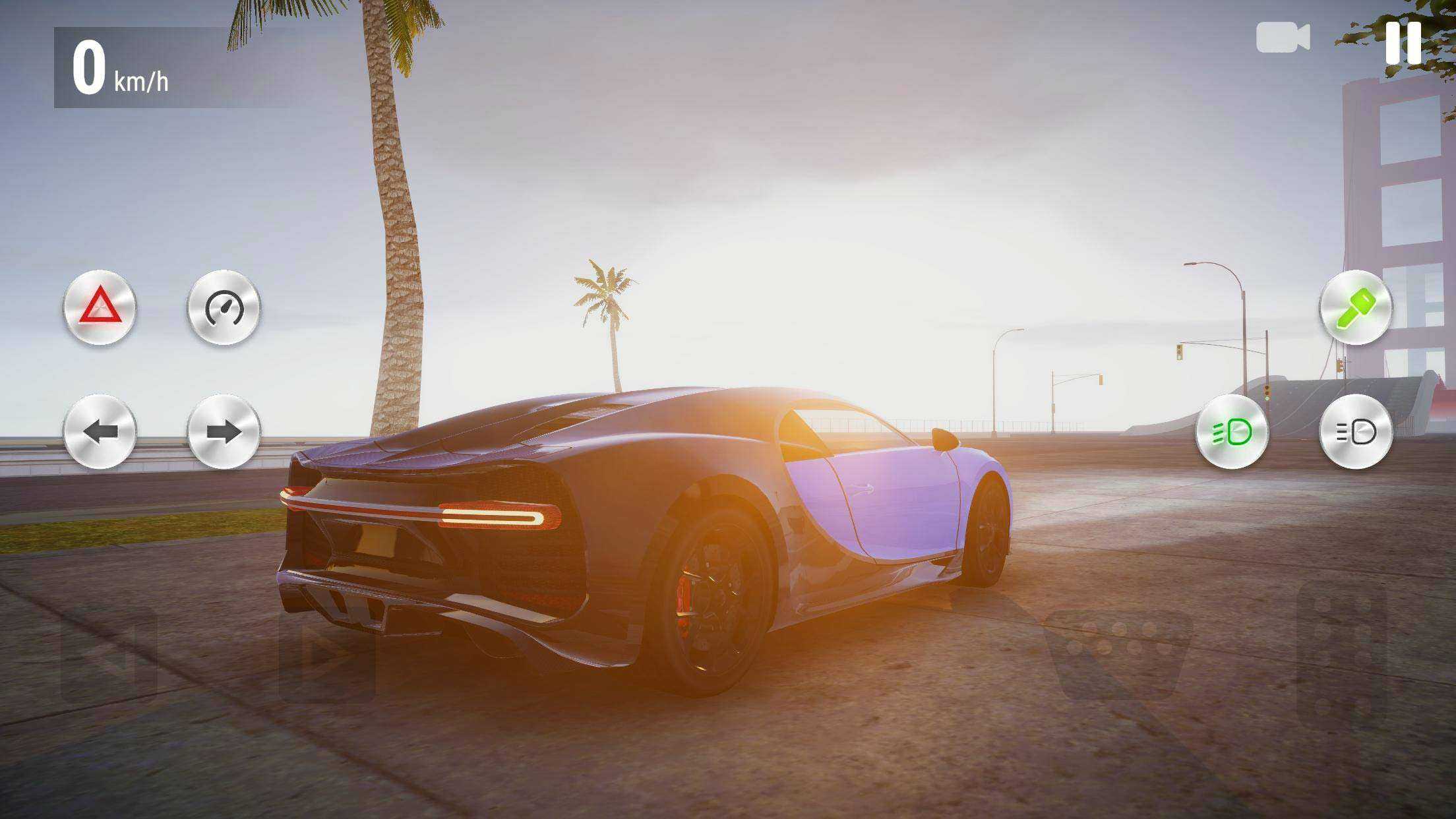Toggle the green headlights button
1456x819 pixels.
point(1232,432)
